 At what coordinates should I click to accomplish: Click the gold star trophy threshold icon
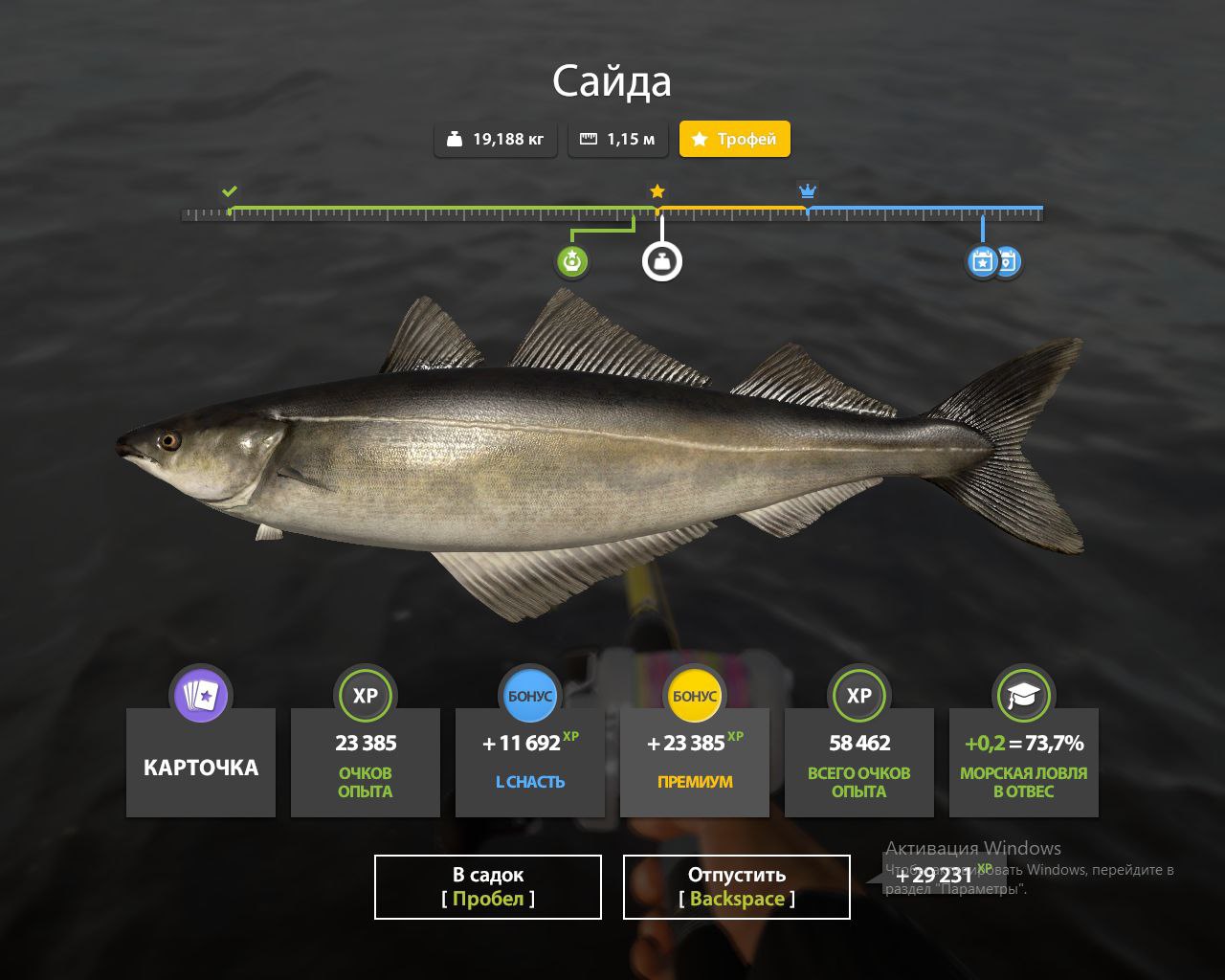click(657, 190)
